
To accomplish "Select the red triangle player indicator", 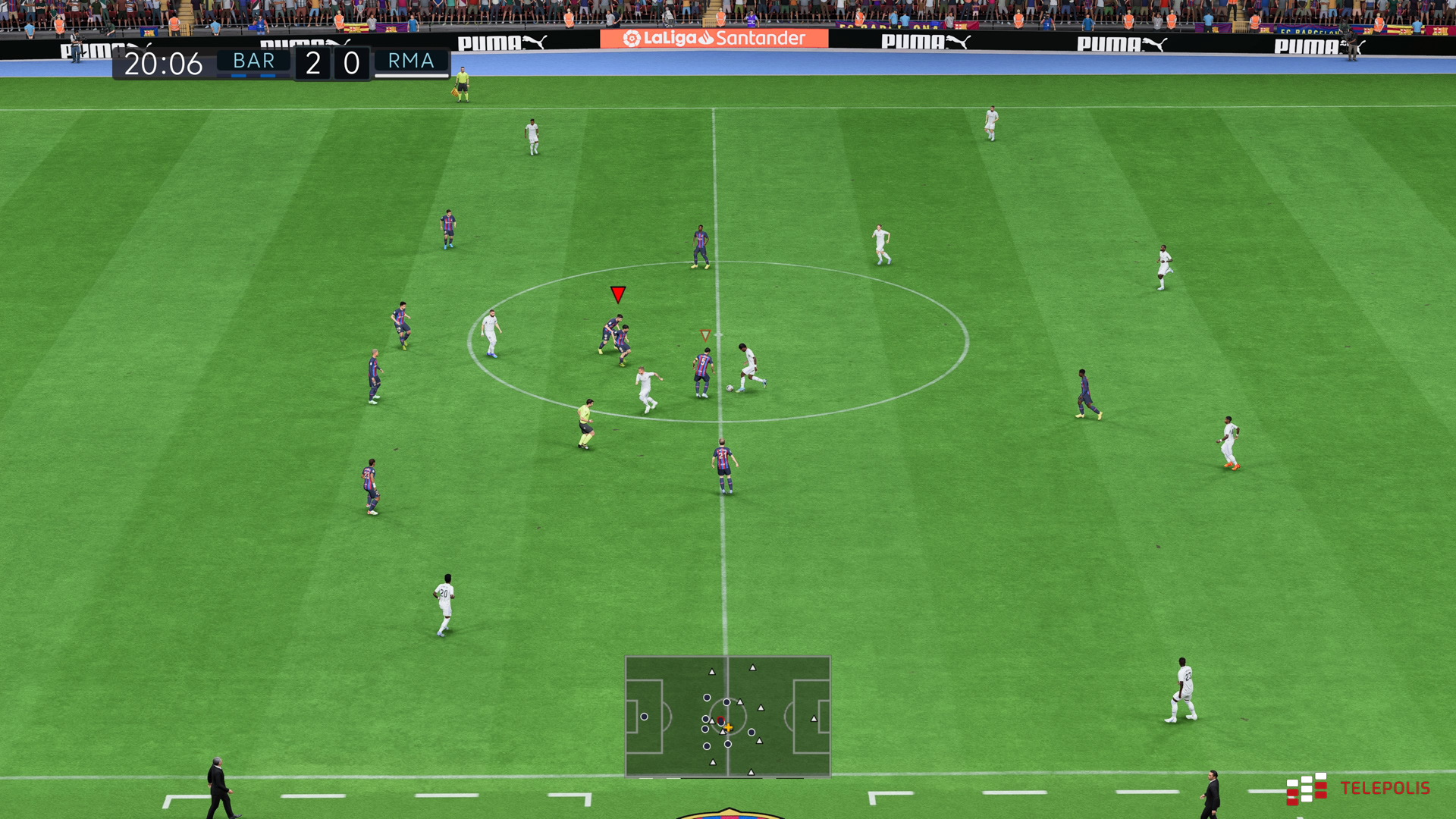I will tap(617, 296).
